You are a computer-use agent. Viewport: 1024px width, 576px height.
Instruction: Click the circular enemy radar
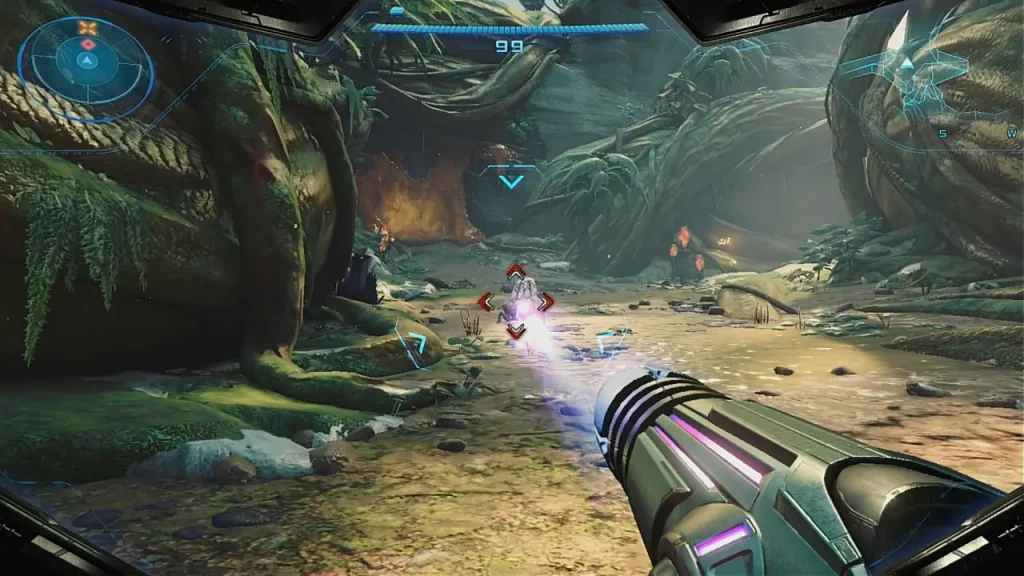tap(86, 62)
